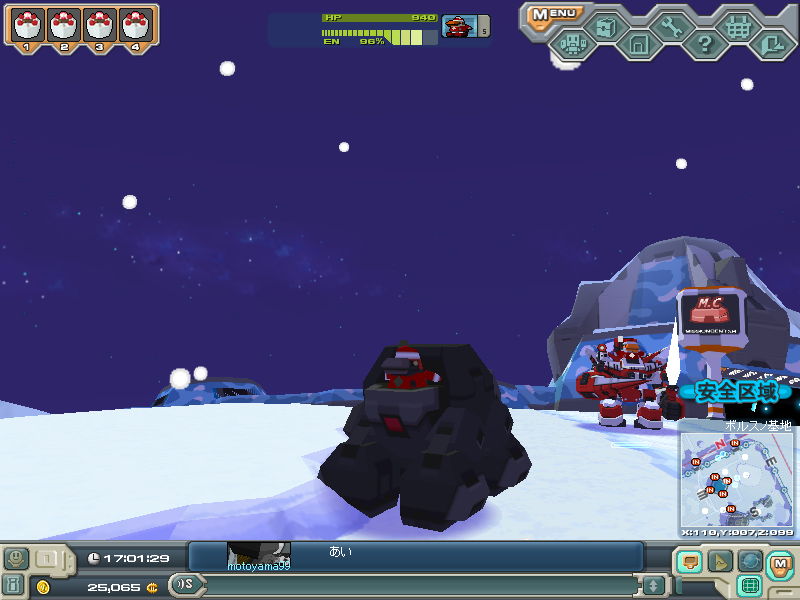Open the wrench settings icon
This screenshot has height=600, width=800.
[671, 27]
